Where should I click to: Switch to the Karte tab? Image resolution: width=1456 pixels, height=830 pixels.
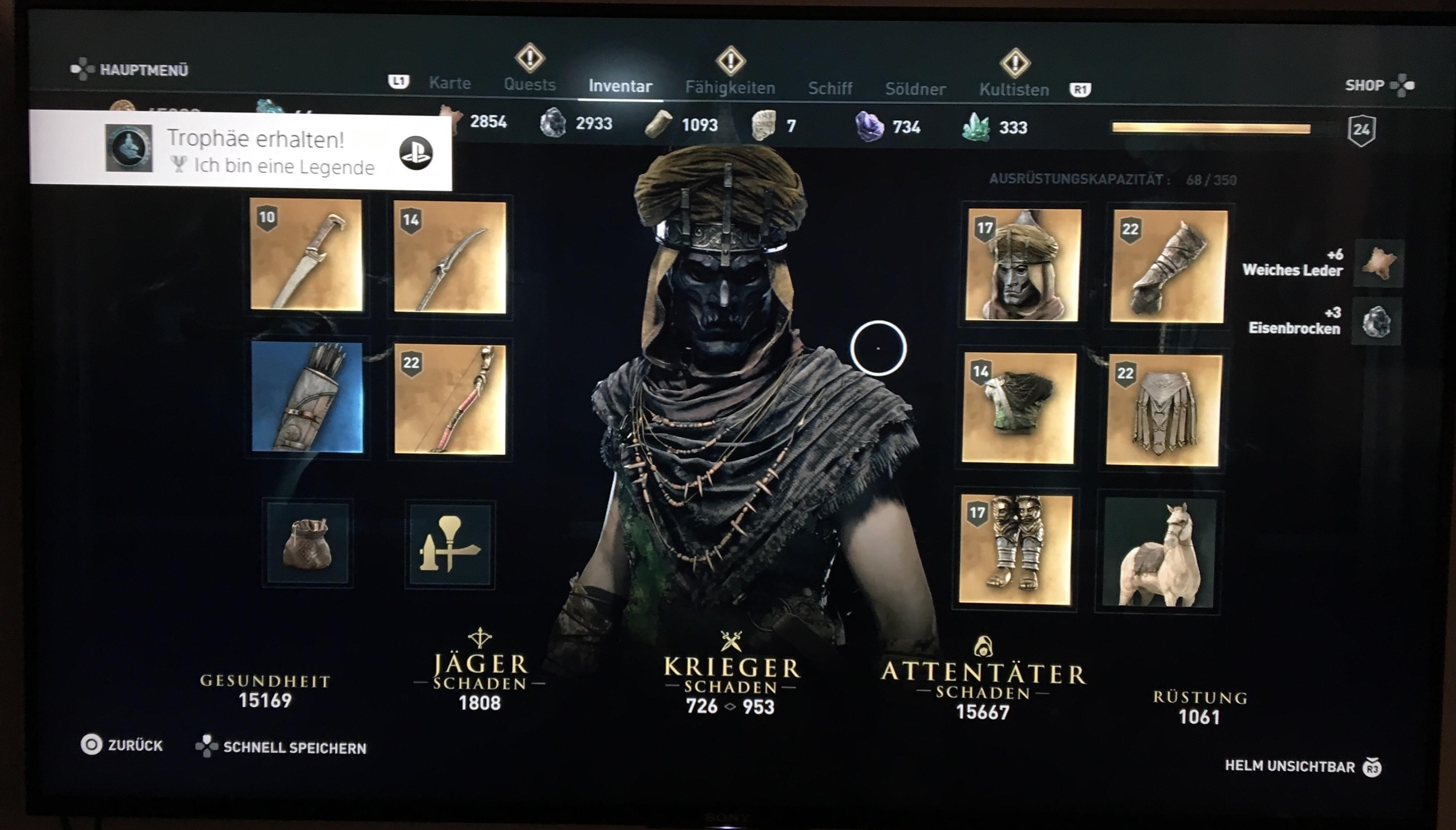[450, 83]
